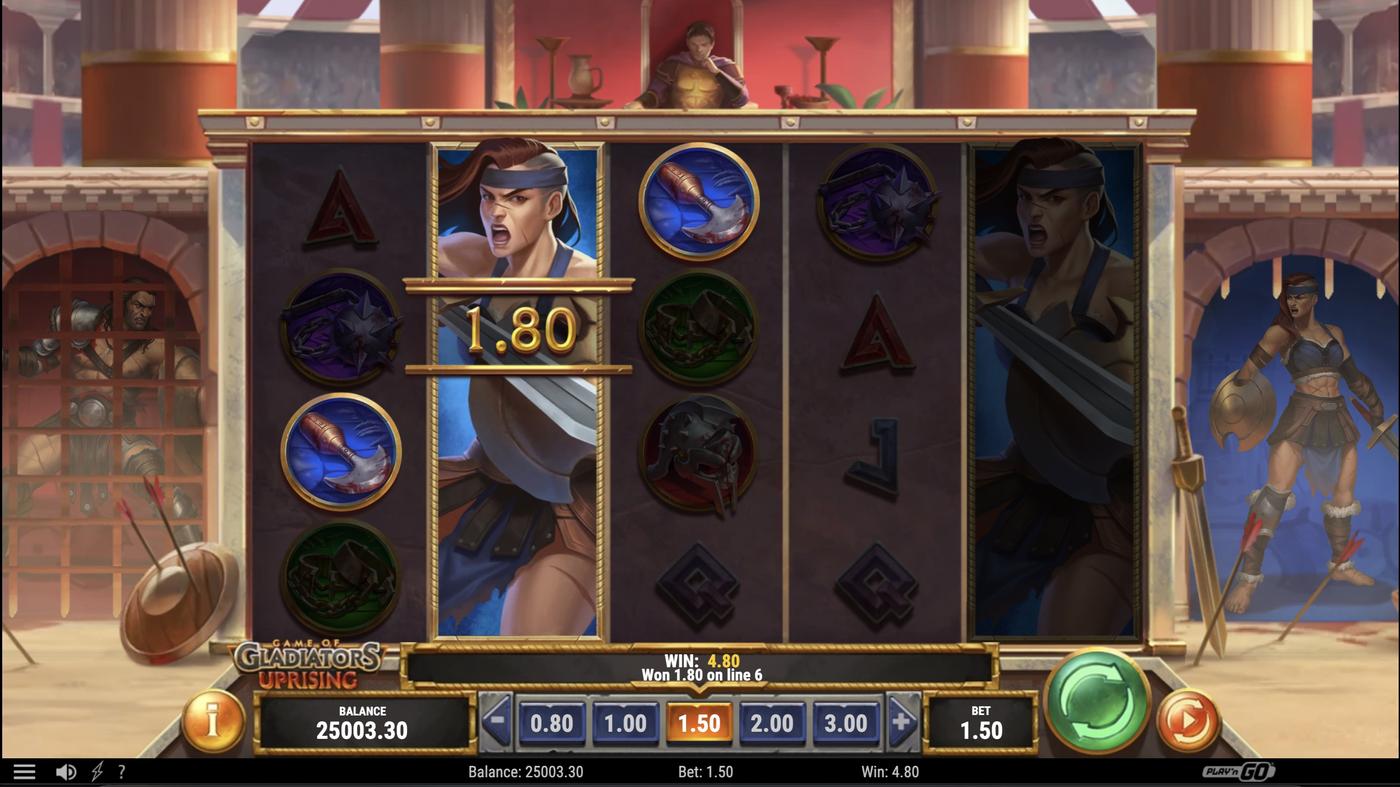
Task: Mute the game sound with the speaker icon
Action: click(x=65, y=770)
